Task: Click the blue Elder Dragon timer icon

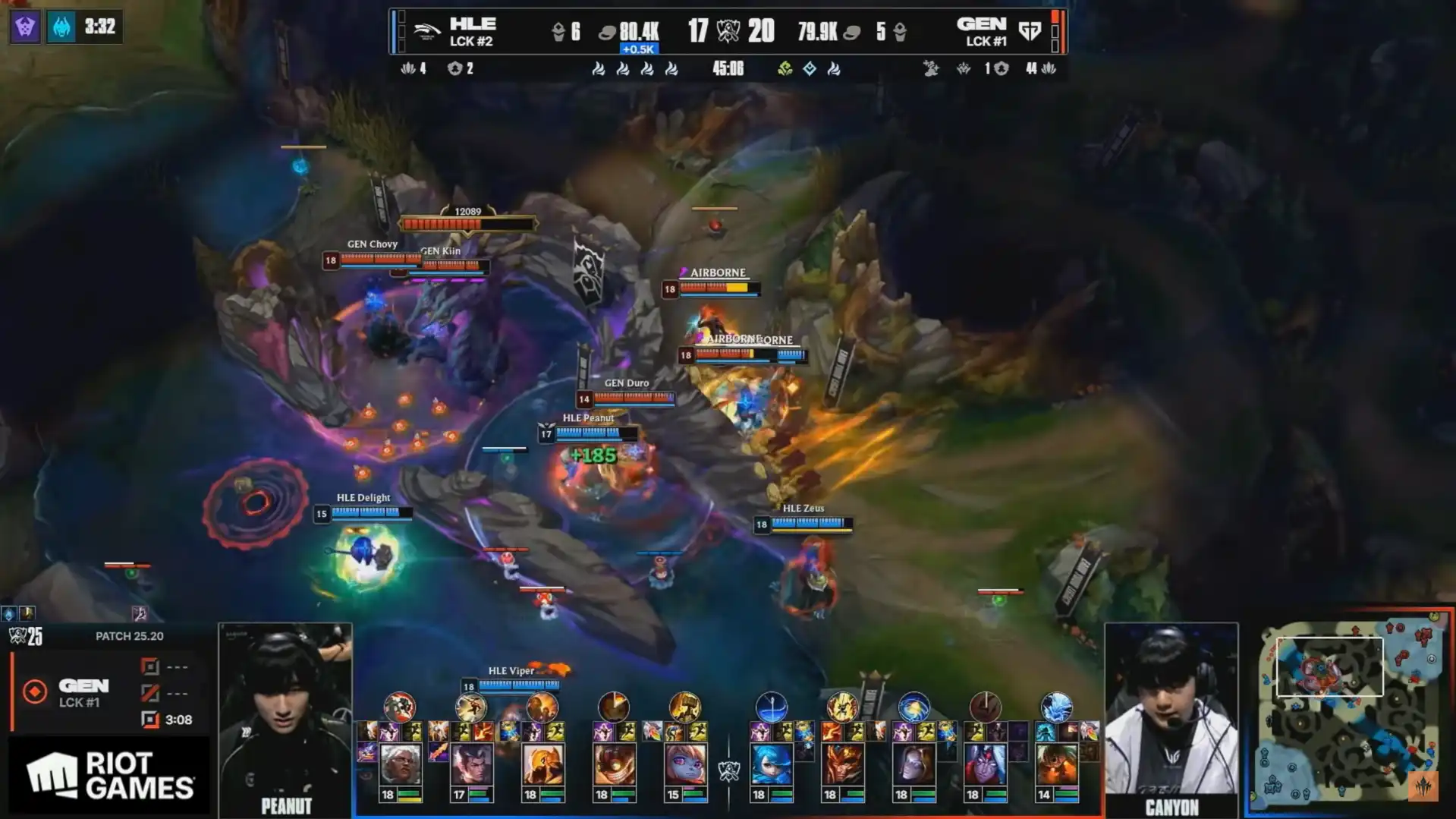Action: [61, 27]
